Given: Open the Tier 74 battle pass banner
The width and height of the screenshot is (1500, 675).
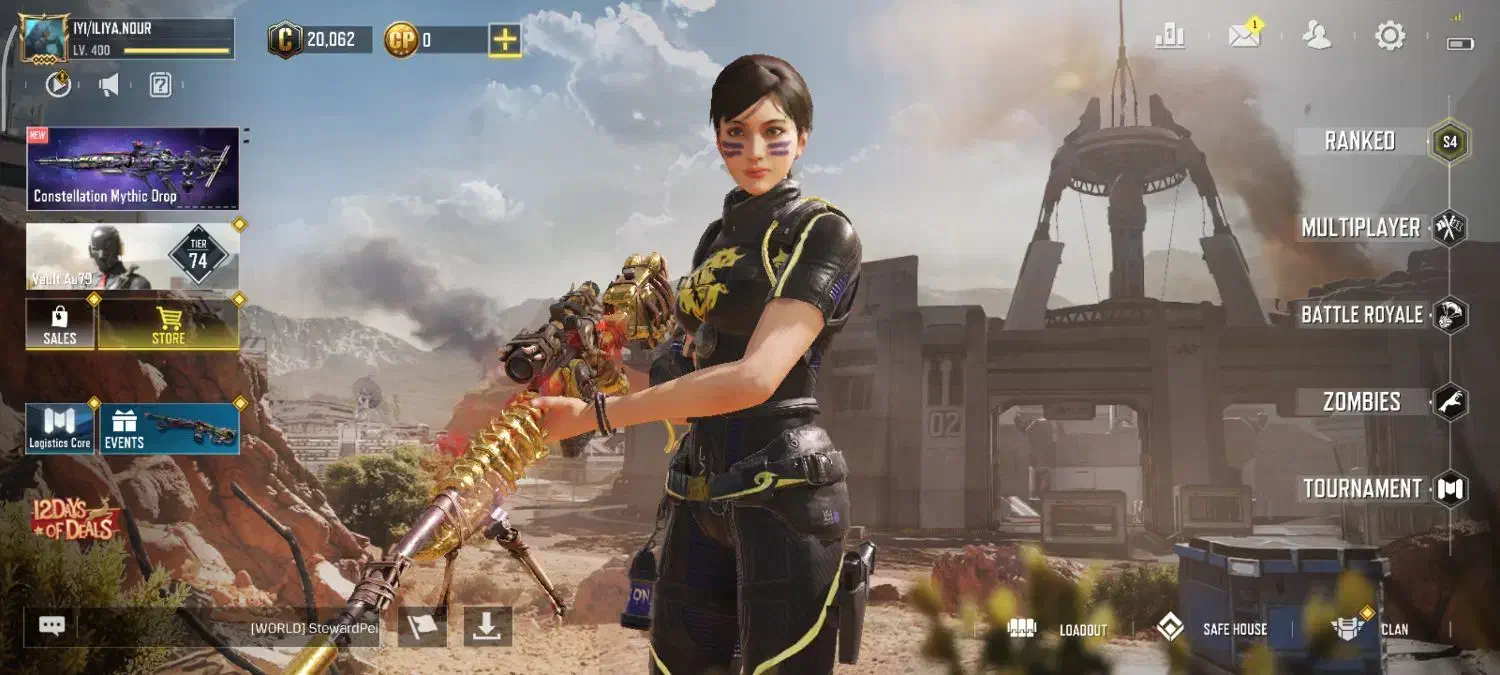Looking at the screenshot, I should 133,257.
